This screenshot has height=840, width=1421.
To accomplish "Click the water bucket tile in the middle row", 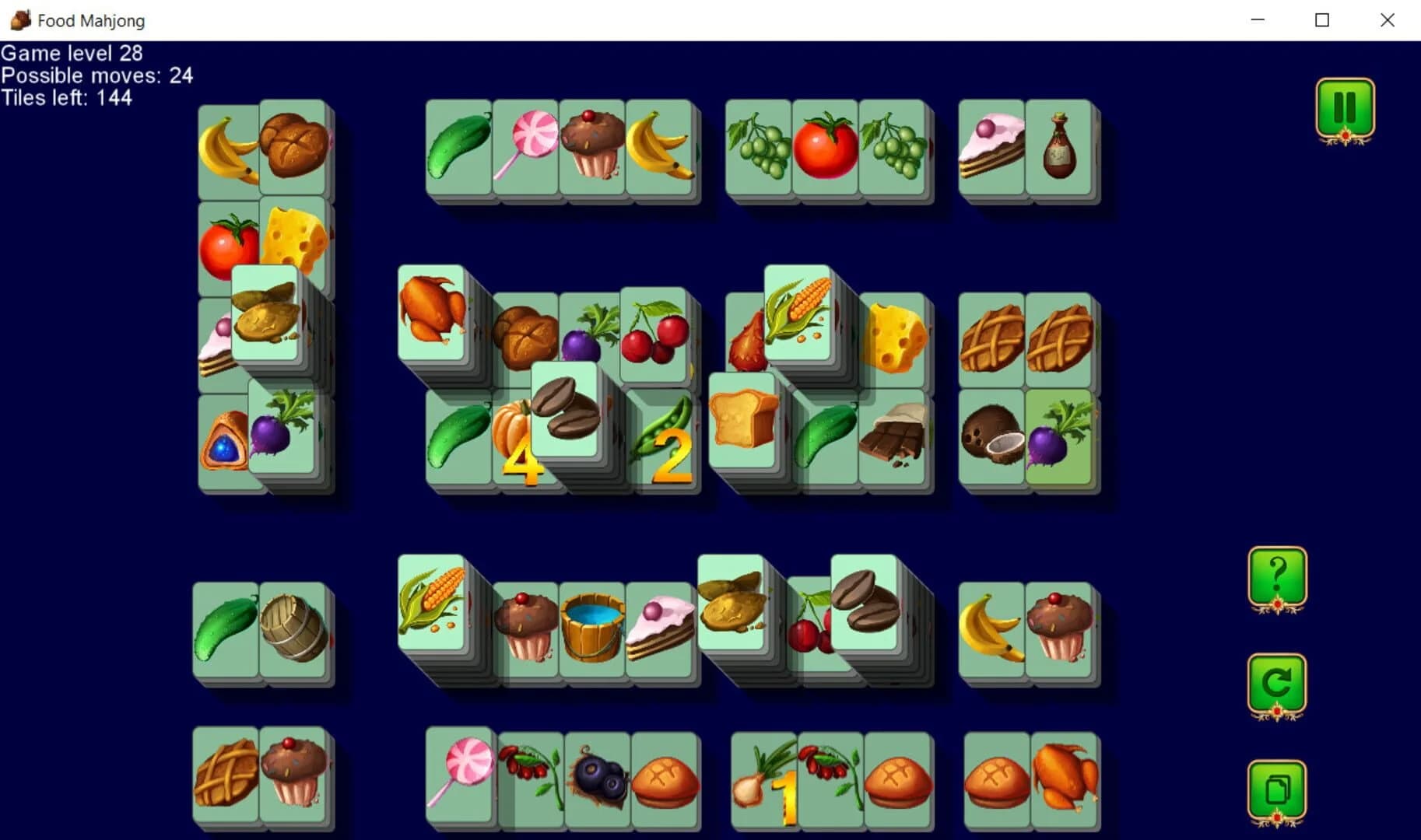I will click(x=591, y=626).
